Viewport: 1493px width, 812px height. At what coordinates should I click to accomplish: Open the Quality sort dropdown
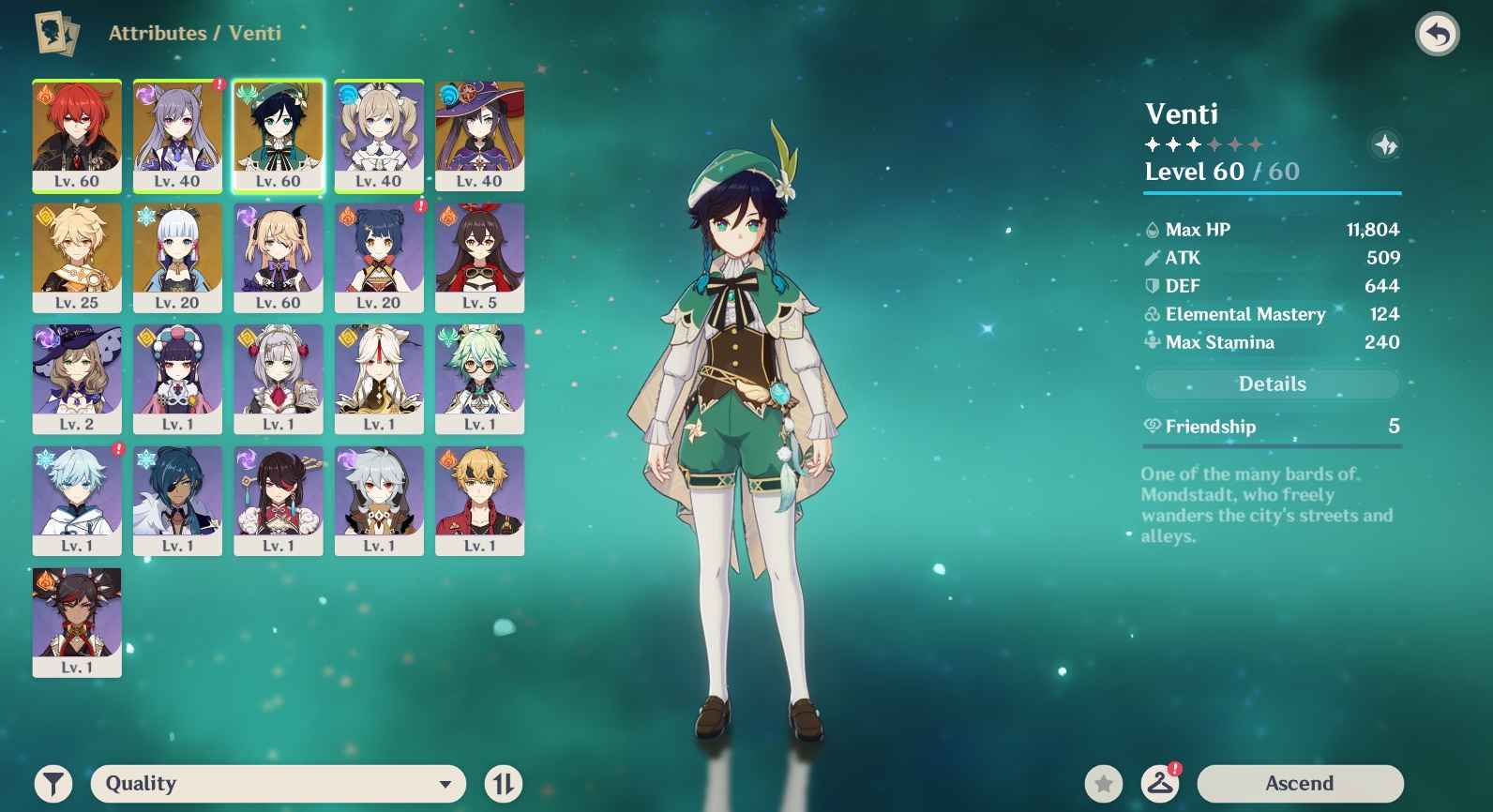[x=278, y=783]
